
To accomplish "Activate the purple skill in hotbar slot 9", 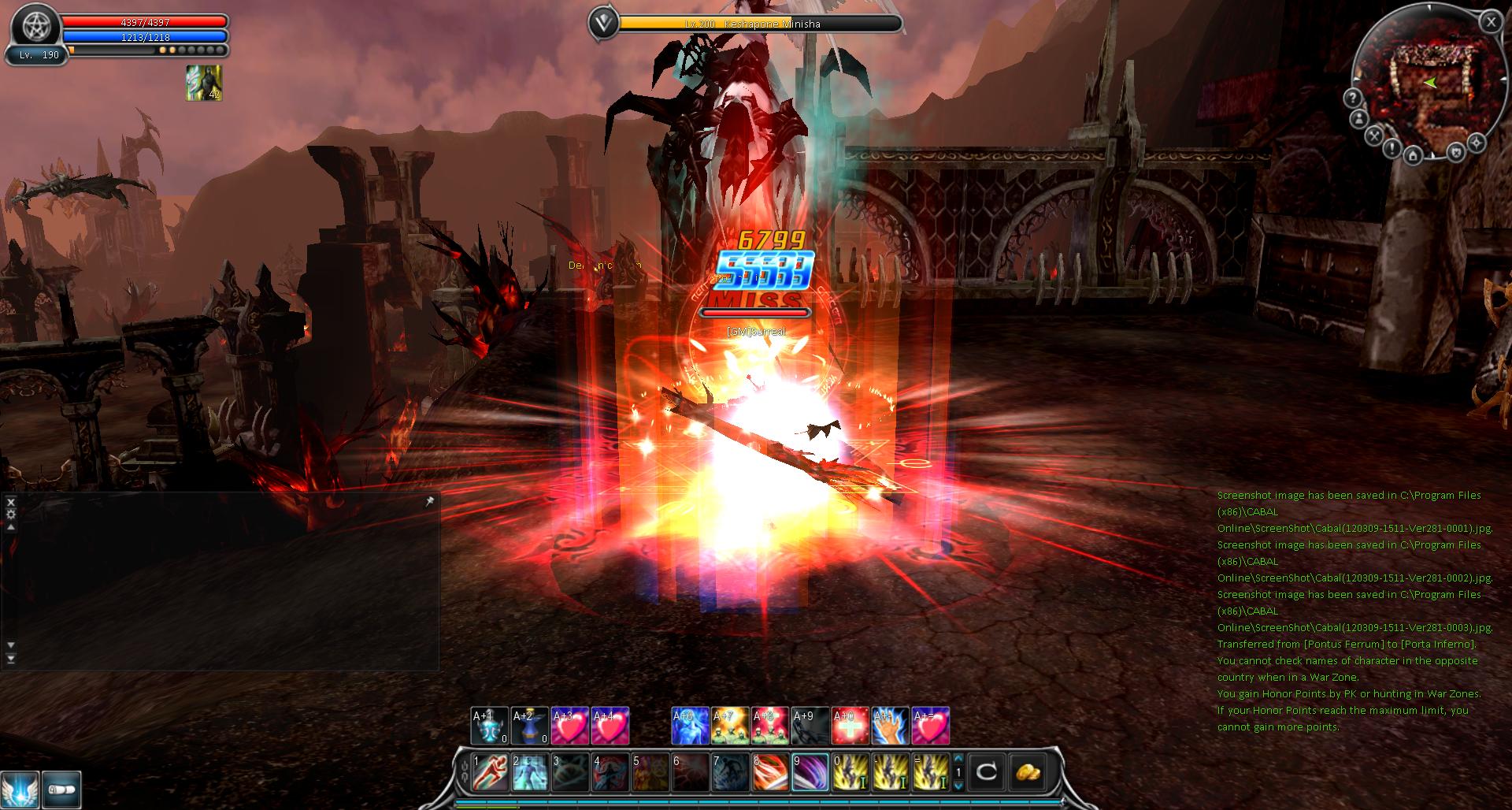I will pyautogui.click(x=809, y=771).
